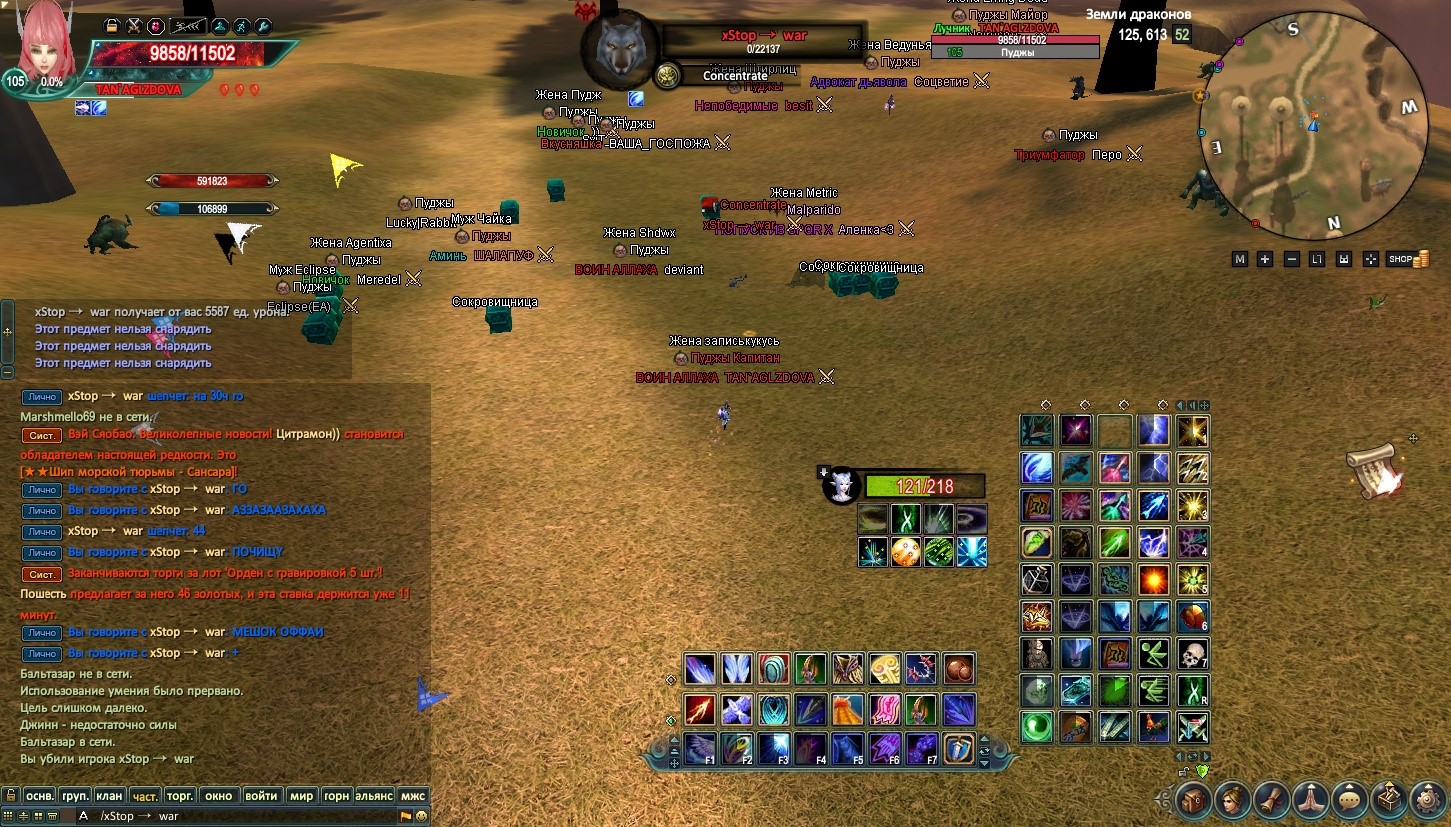
Task: Open the toolbox menu icon
Action: point(1389,801)
